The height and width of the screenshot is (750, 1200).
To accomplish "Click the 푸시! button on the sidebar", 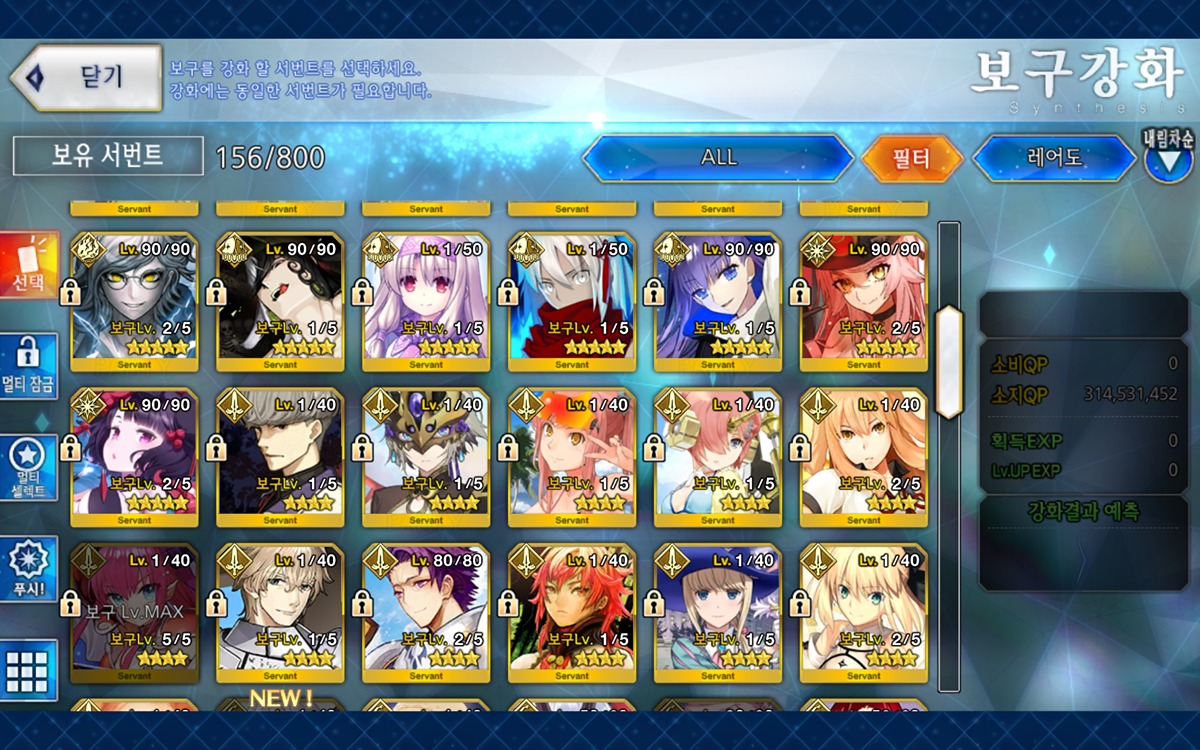I will pos(29,569).
